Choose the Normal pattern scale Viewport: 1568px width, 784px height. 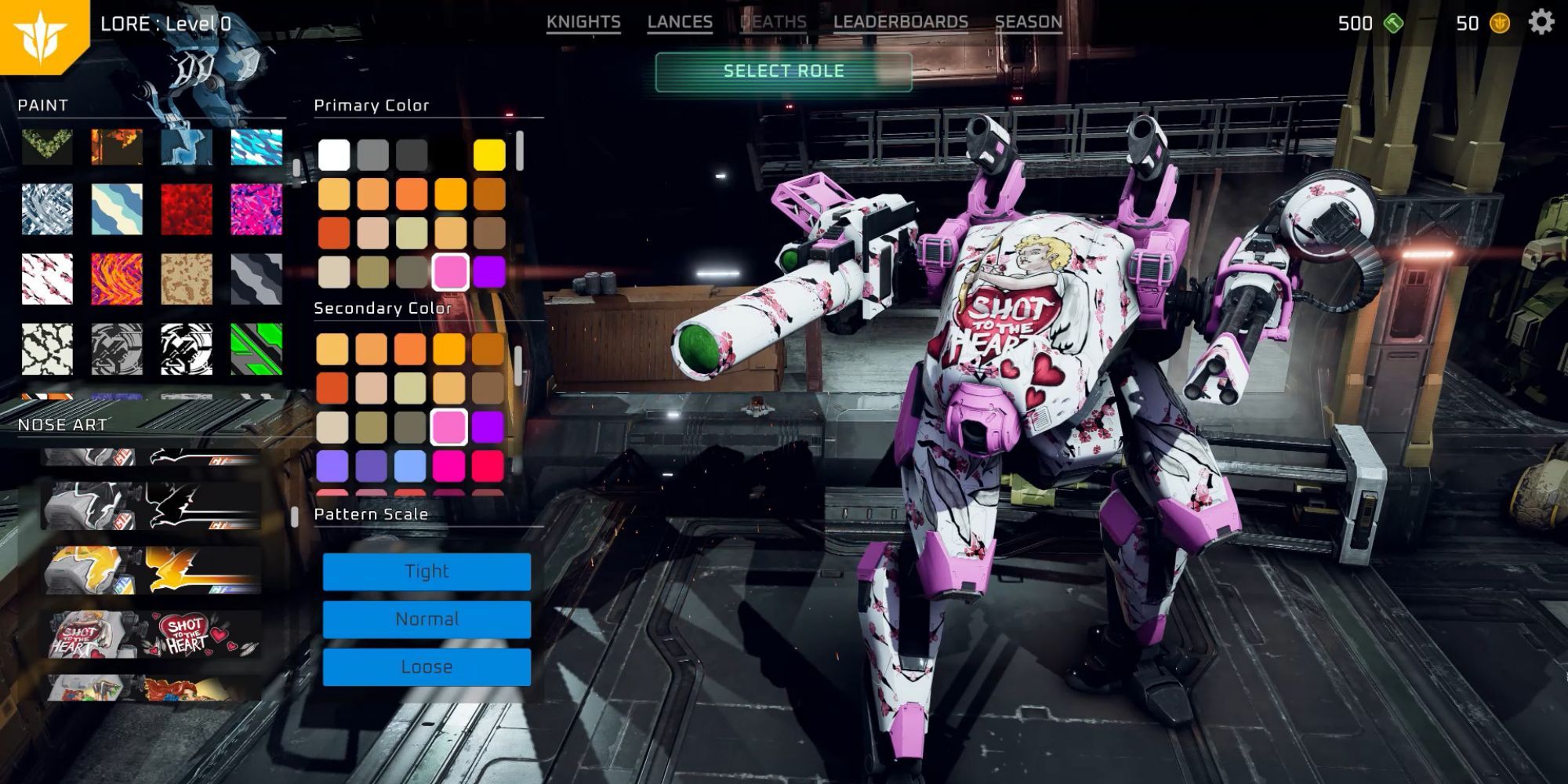click(x=426, y=619)
